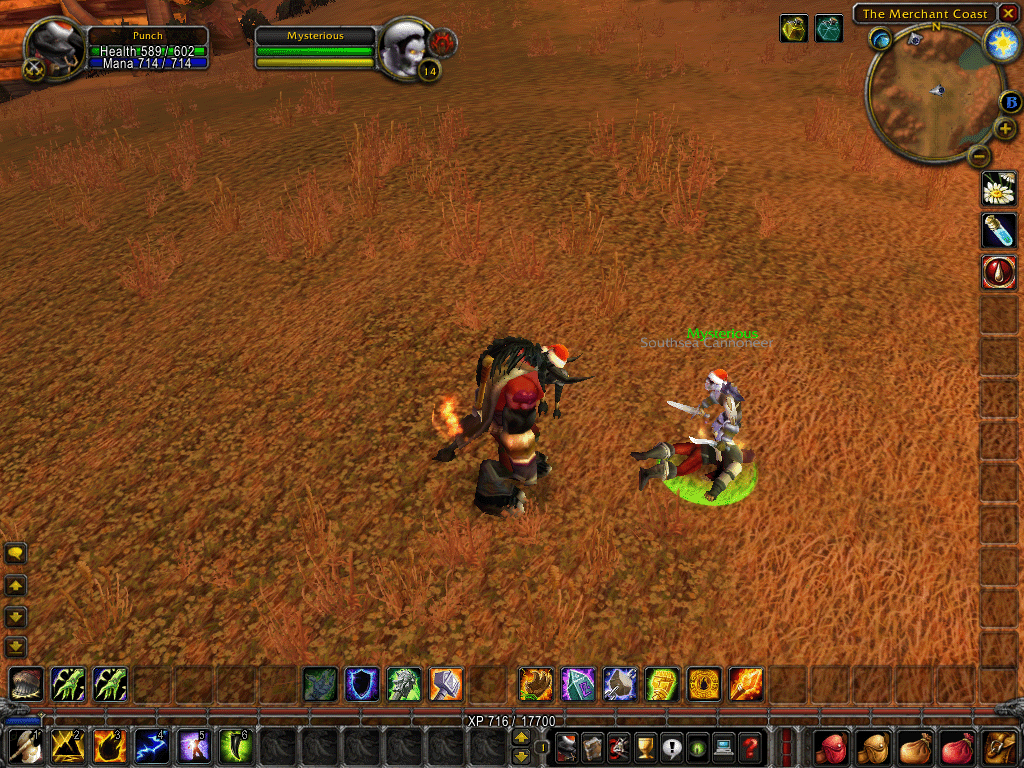Activate the red blood drop ability

click(x=999, y=272)
